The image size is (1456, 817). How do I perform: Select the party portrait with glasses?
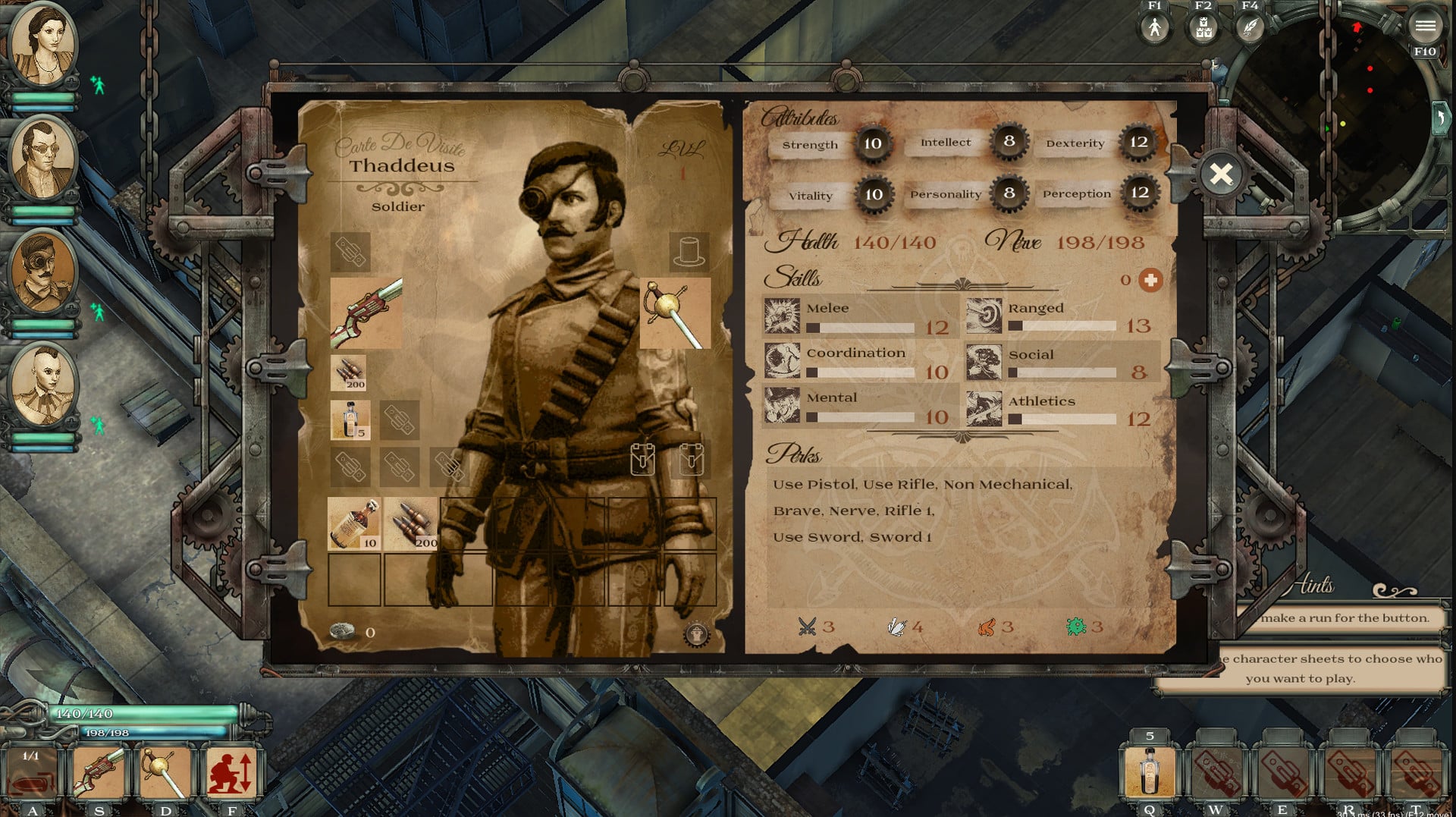(42, 158)
